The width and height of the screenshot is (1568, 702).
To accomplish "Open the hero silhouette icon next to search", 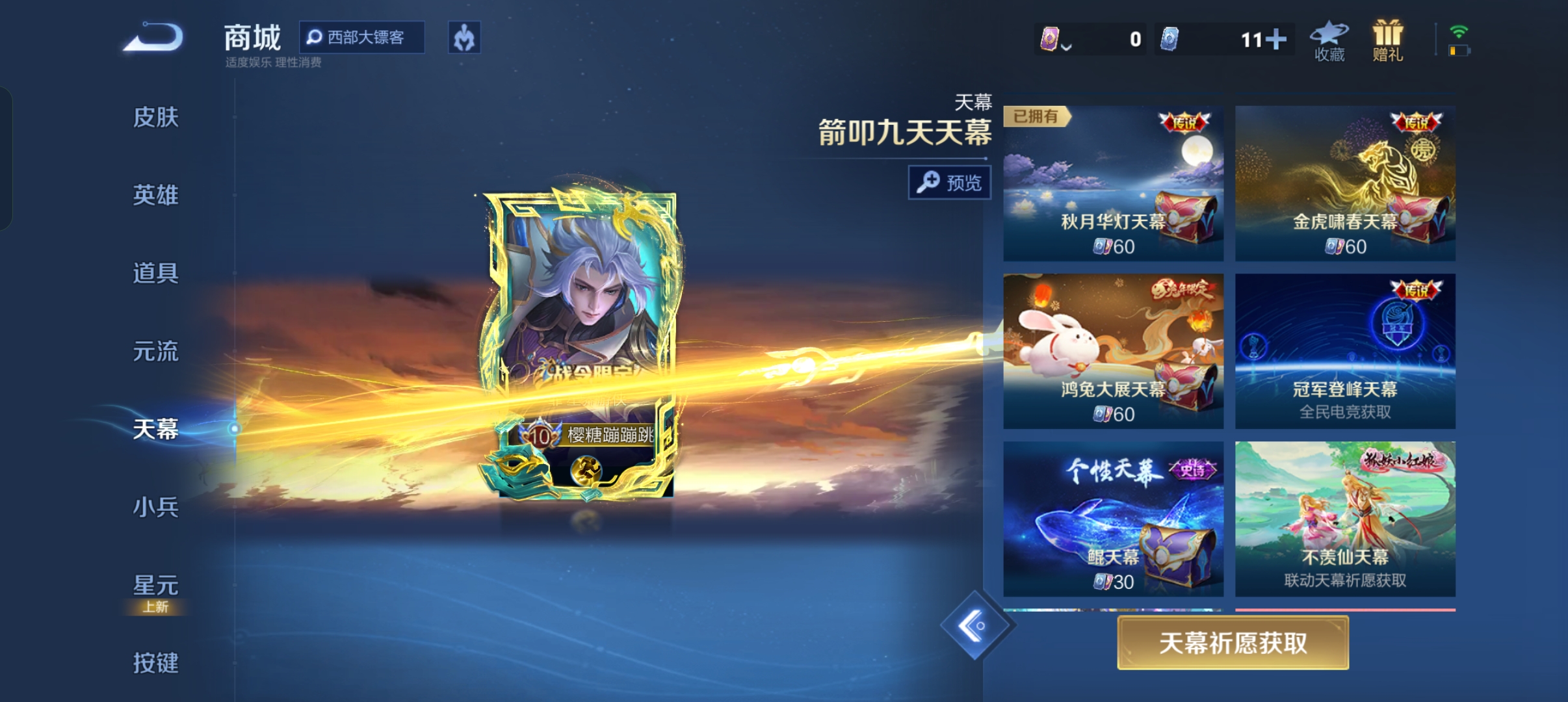I will (x=464, y=38).
